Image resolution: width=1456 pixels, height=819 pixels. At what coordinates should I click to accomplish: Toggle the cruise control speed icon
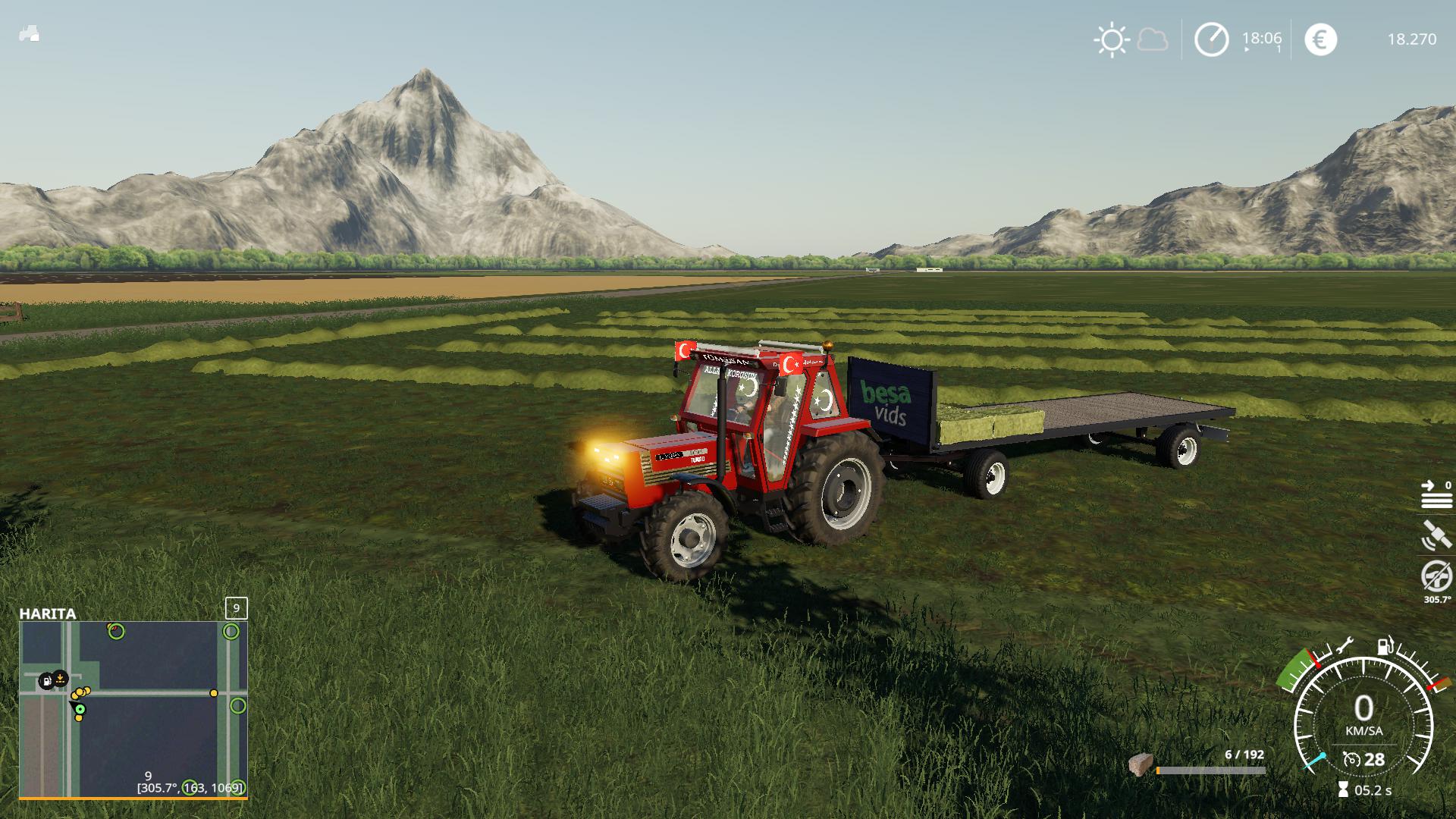pyautogui.click(x=1351, y=759)
